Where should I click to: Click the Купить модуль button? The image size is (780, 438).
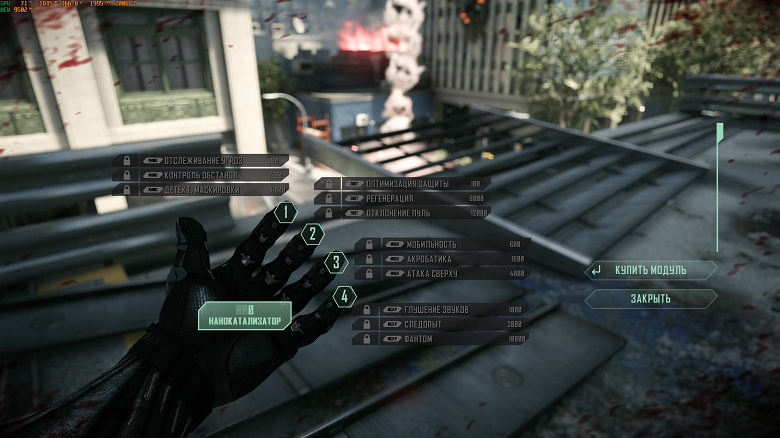coord(651,270)
